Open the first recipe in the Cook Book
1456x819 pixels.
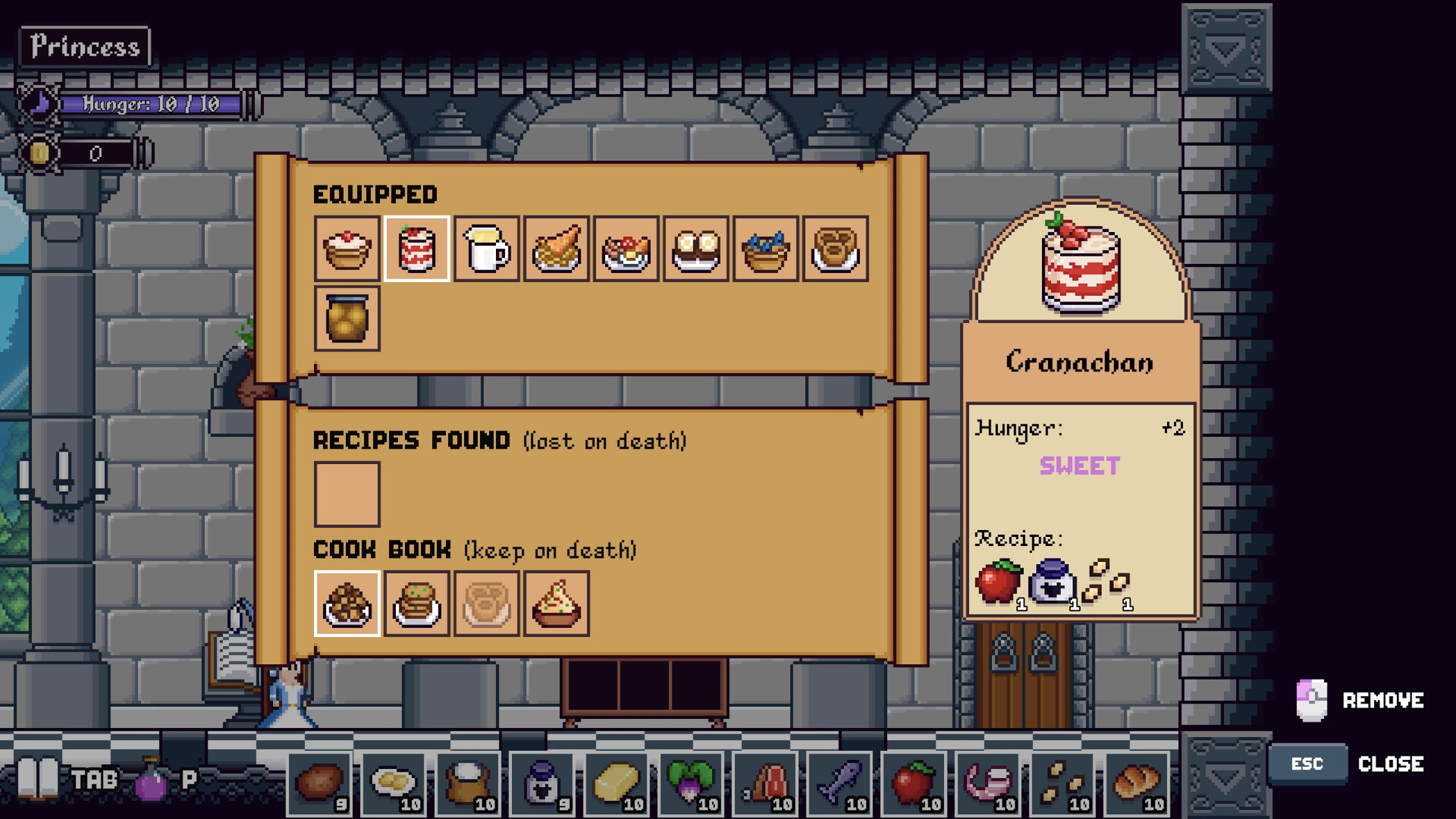click(x=347, y=604)
